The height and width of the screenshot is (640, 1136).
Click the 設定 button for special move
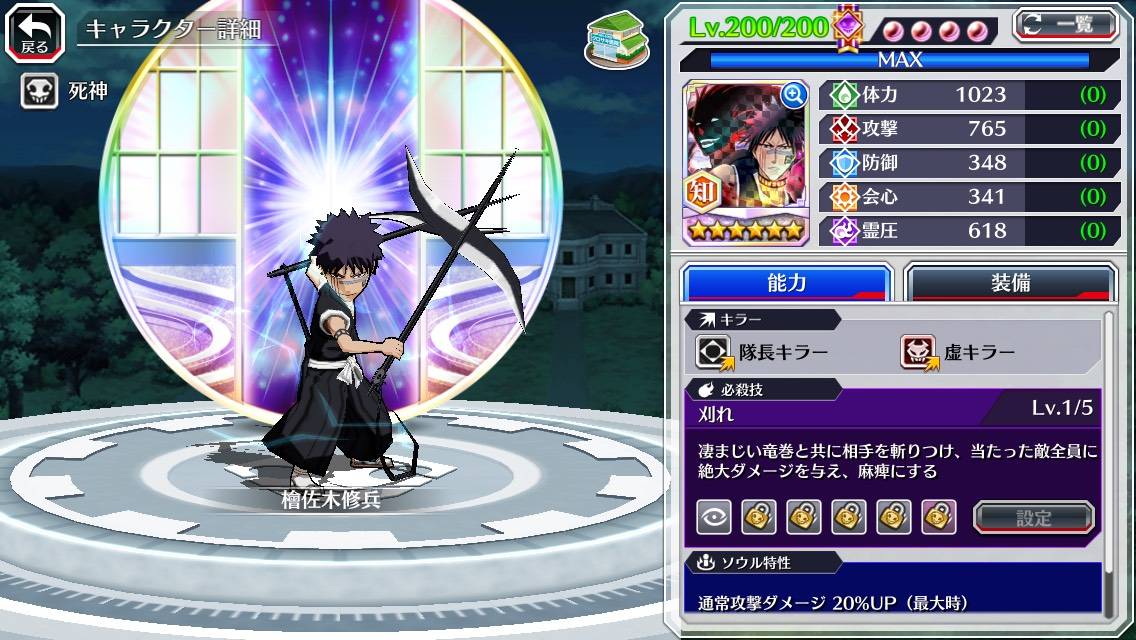pos(1033,517)
